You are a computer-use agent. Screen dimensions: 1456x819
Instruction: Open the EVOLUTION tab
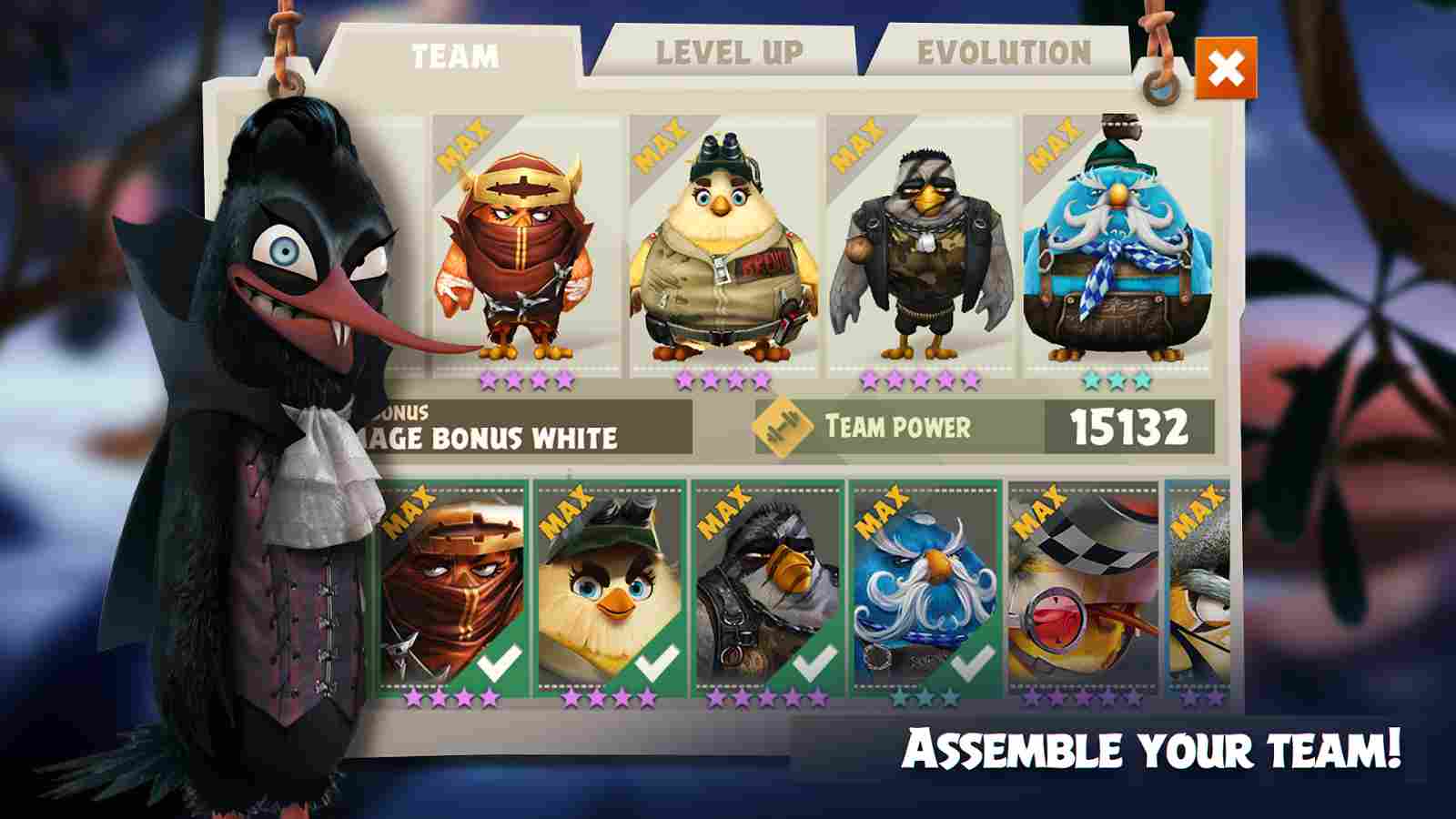[1001, 52]
